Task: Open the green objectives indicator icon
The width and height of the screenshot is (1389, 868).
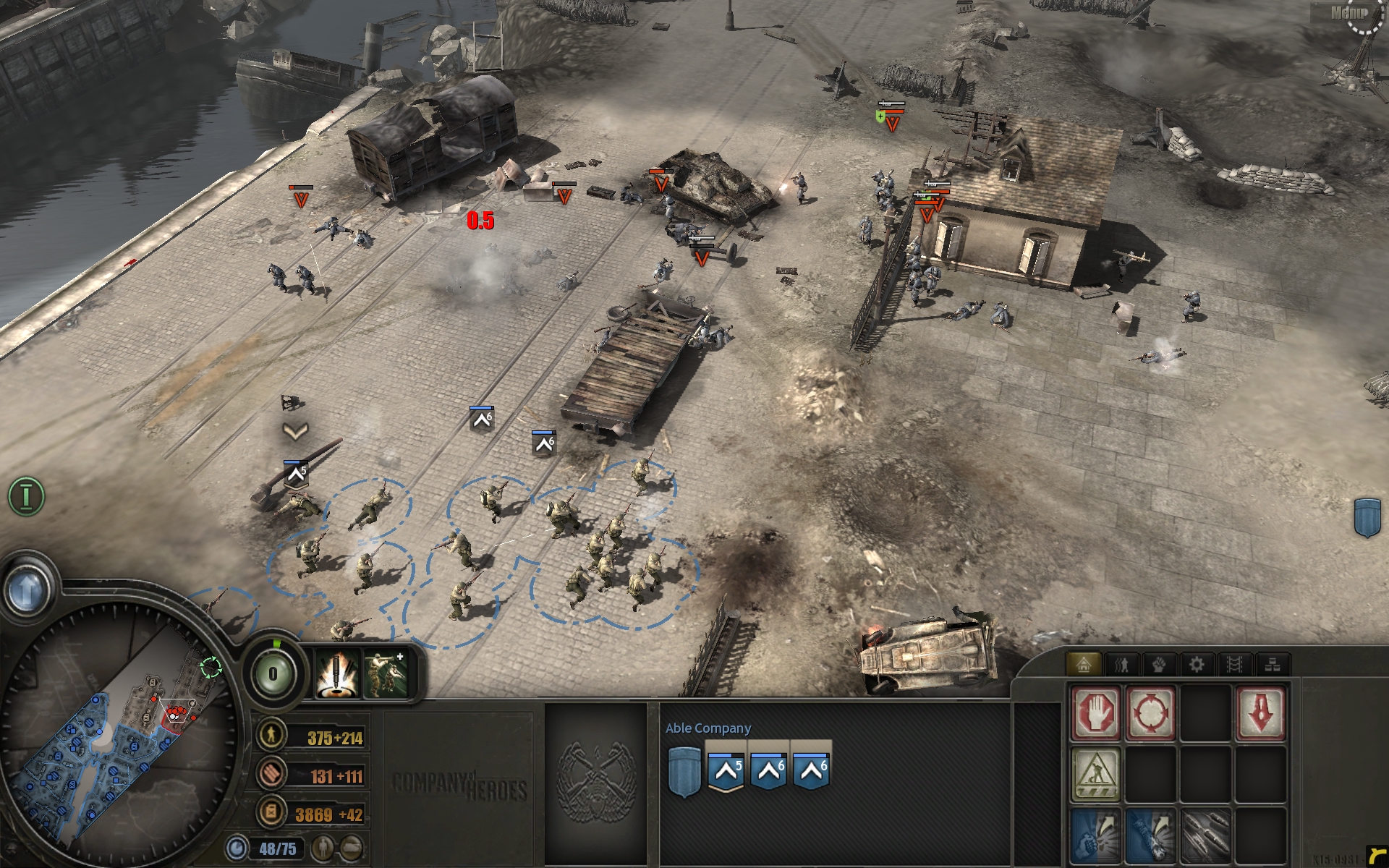Action: pos(27,496)
